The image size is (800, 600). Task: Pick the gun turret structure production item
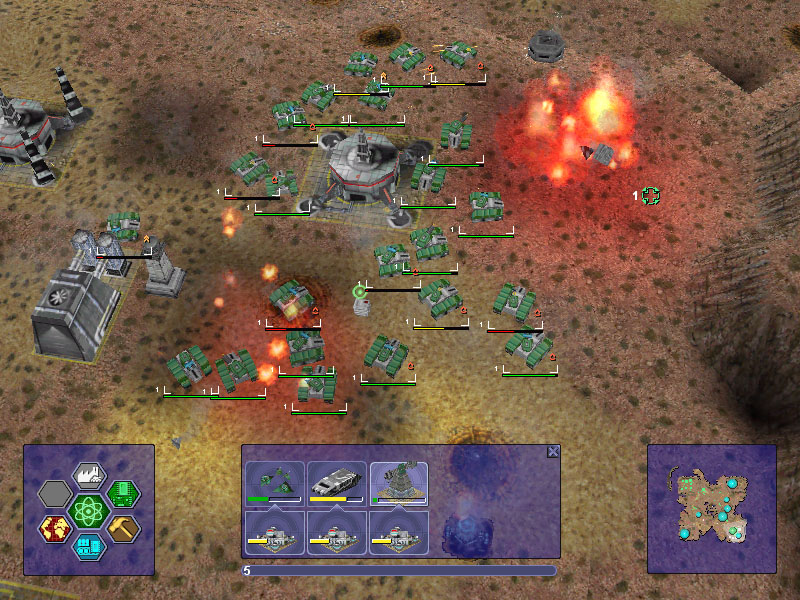(399, 483)
